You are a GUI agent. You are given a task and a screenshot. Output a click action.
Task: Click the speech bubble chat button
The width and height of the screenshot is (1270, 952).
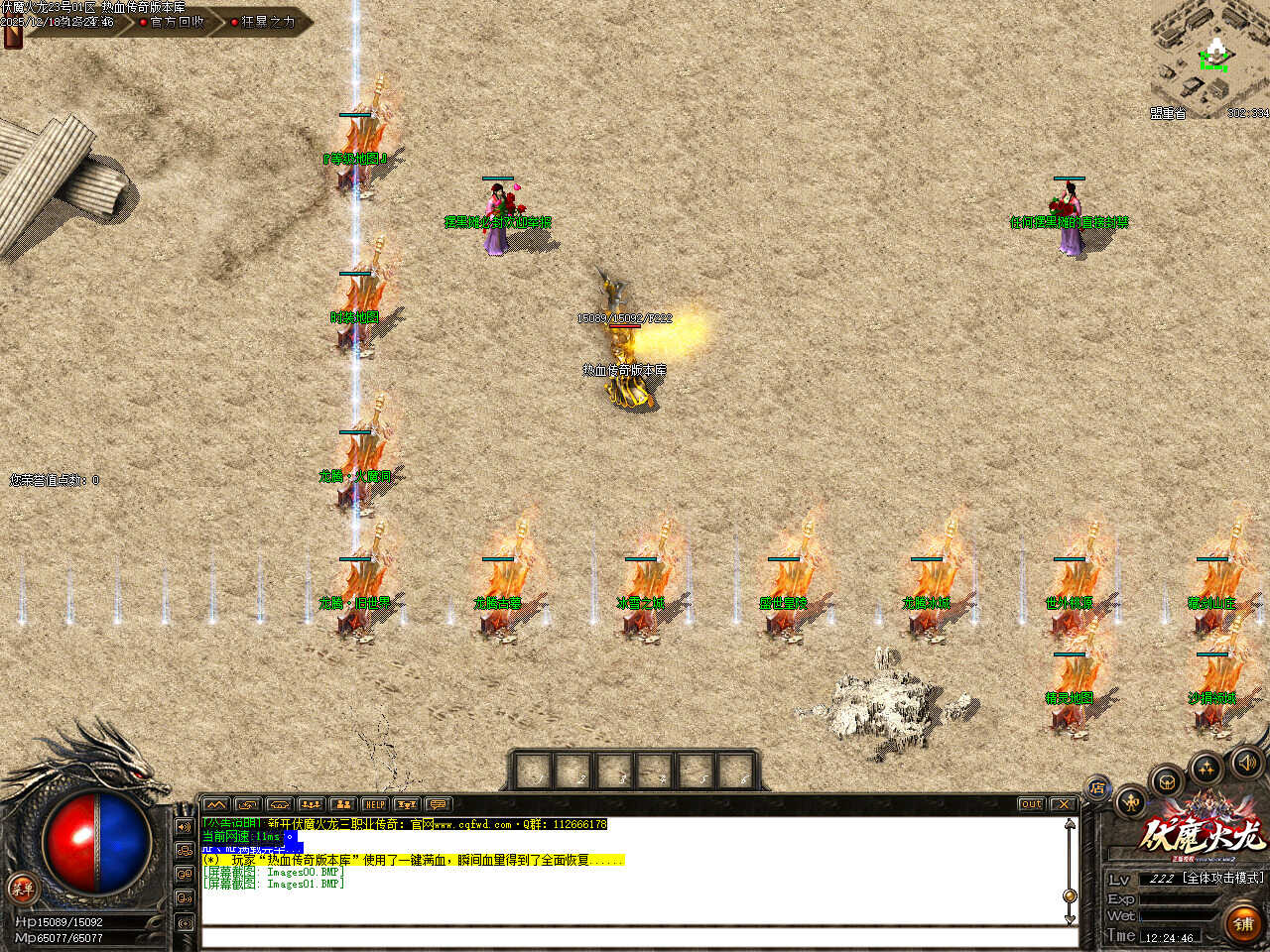(438, 804)
